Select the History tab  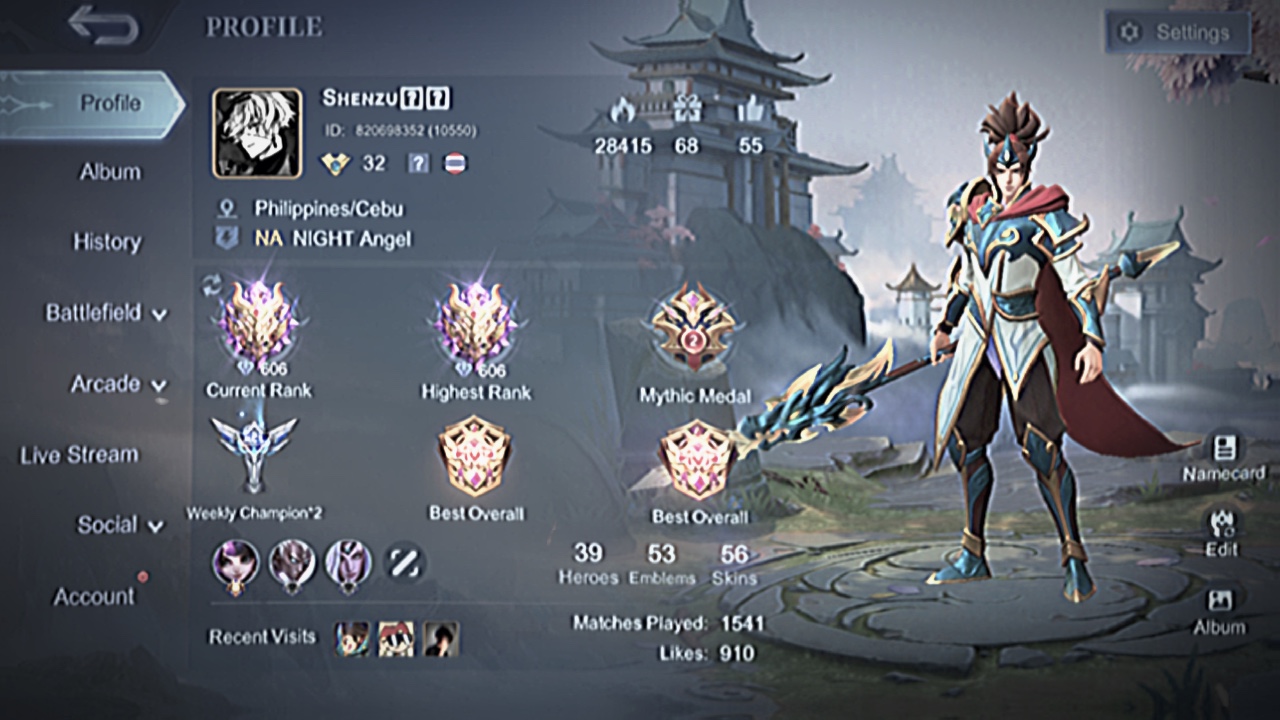point(107,242)
